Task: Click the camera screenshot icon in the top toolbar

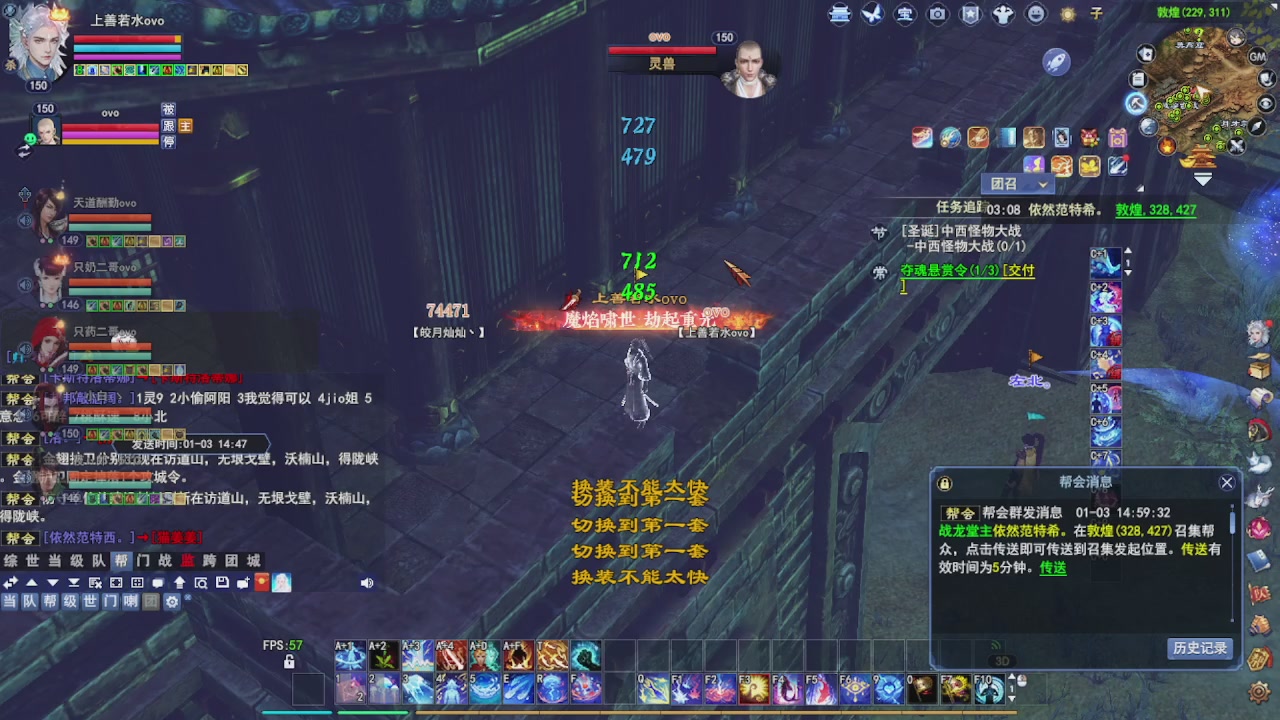Action: coord(938,14)
